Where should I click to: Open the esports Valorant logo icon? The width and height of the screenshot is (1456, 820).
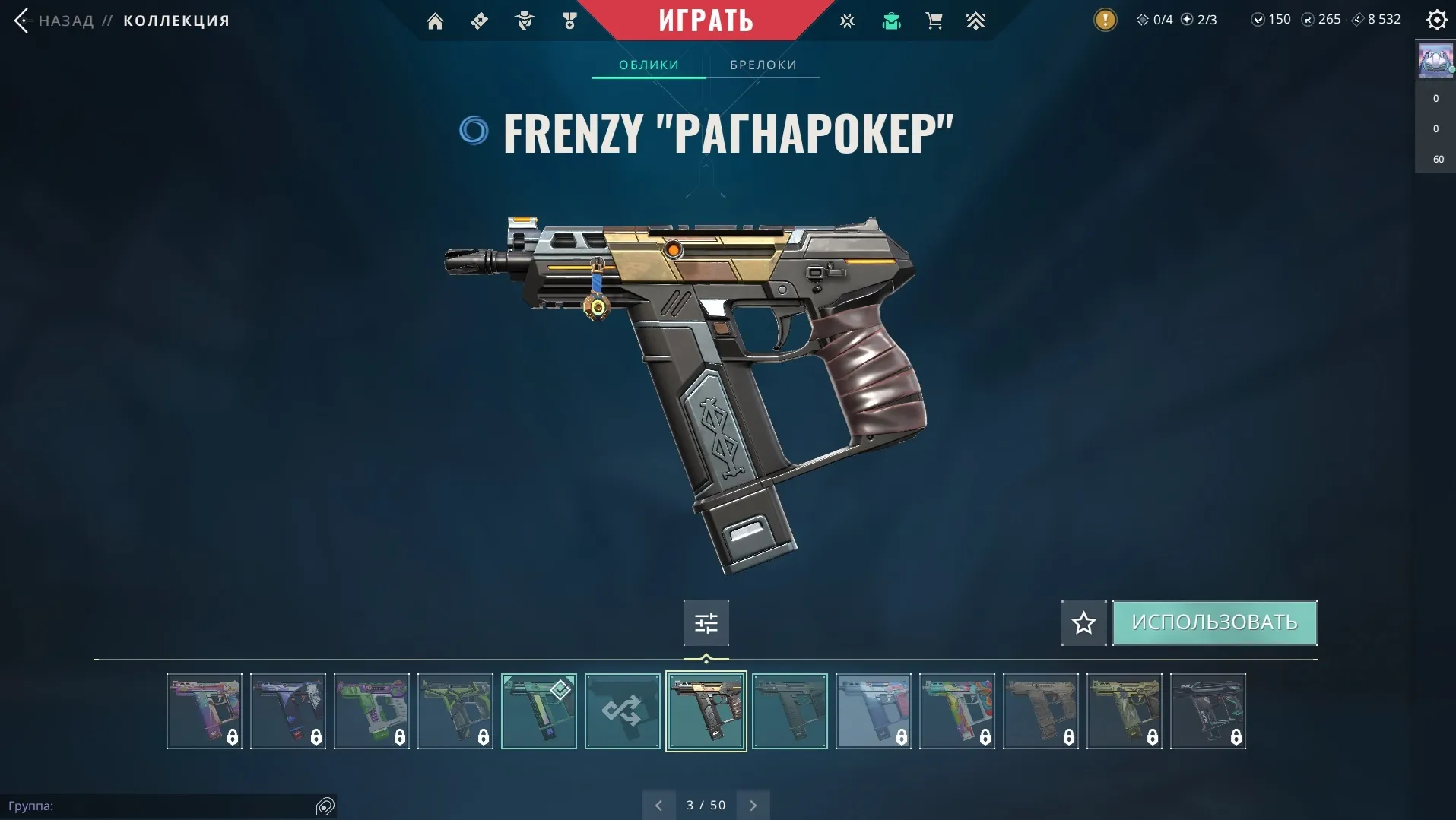click(847, 21)
